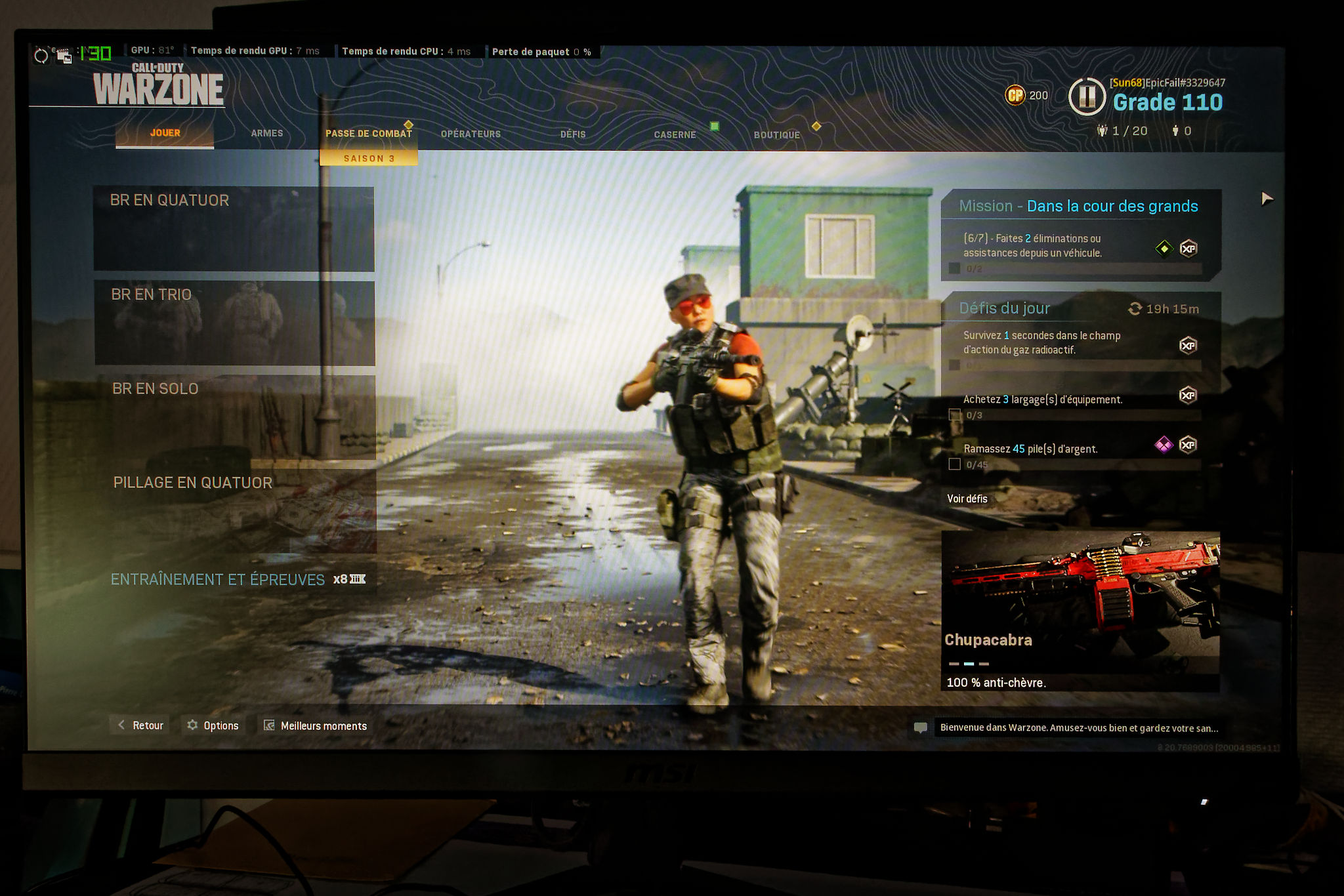Expand the Saison 3 banner under Passe de Combat
Viewport: 1344px width, 896px height.
point(369,157)
